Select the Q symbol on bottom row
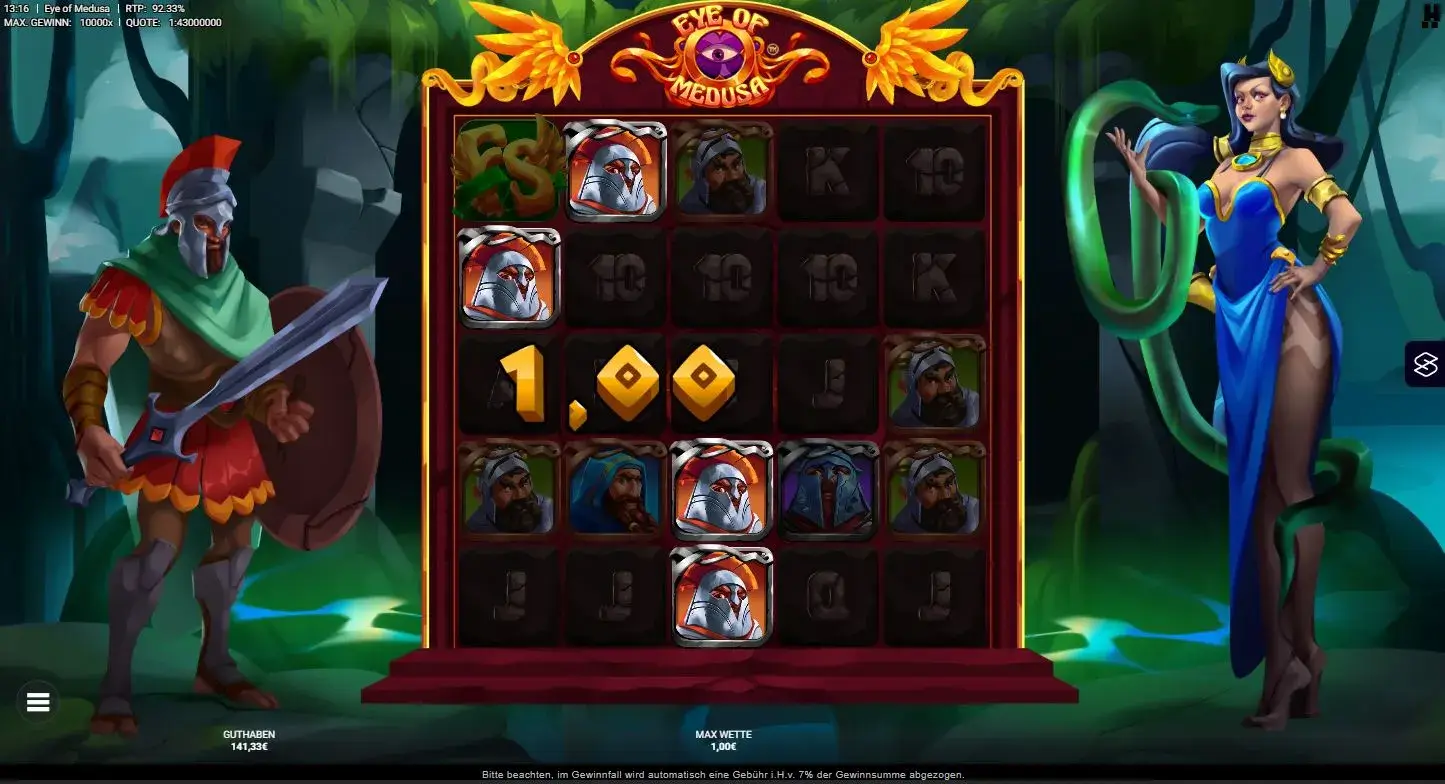 pyautogui.click(x=828, y=595)
